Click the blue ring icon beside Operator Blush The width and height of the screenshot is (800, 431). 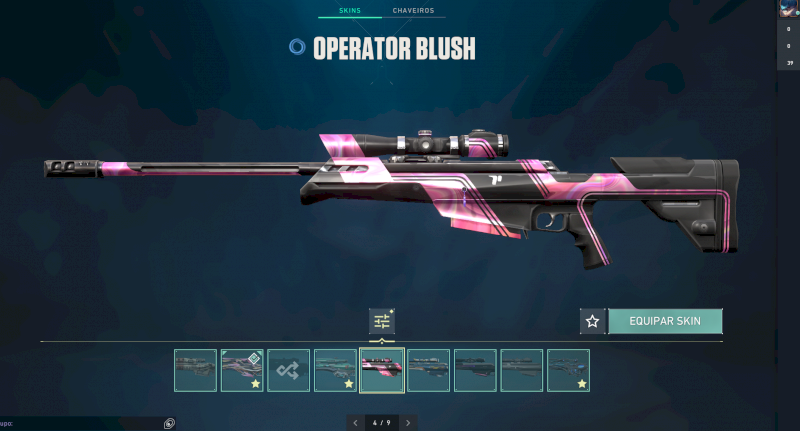[296, 47]
